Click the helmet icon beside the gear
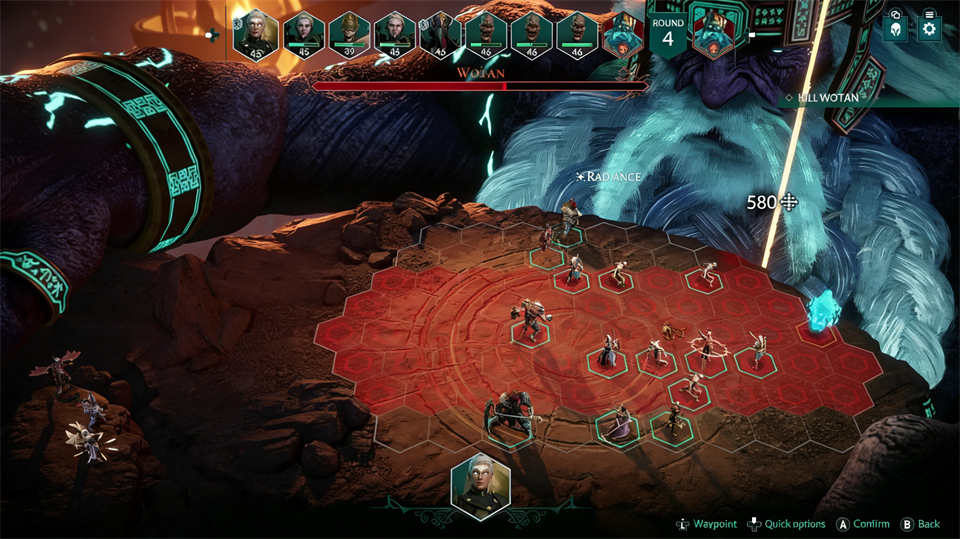The height and width of the screenshot is (539, 960). pos(896,29)
